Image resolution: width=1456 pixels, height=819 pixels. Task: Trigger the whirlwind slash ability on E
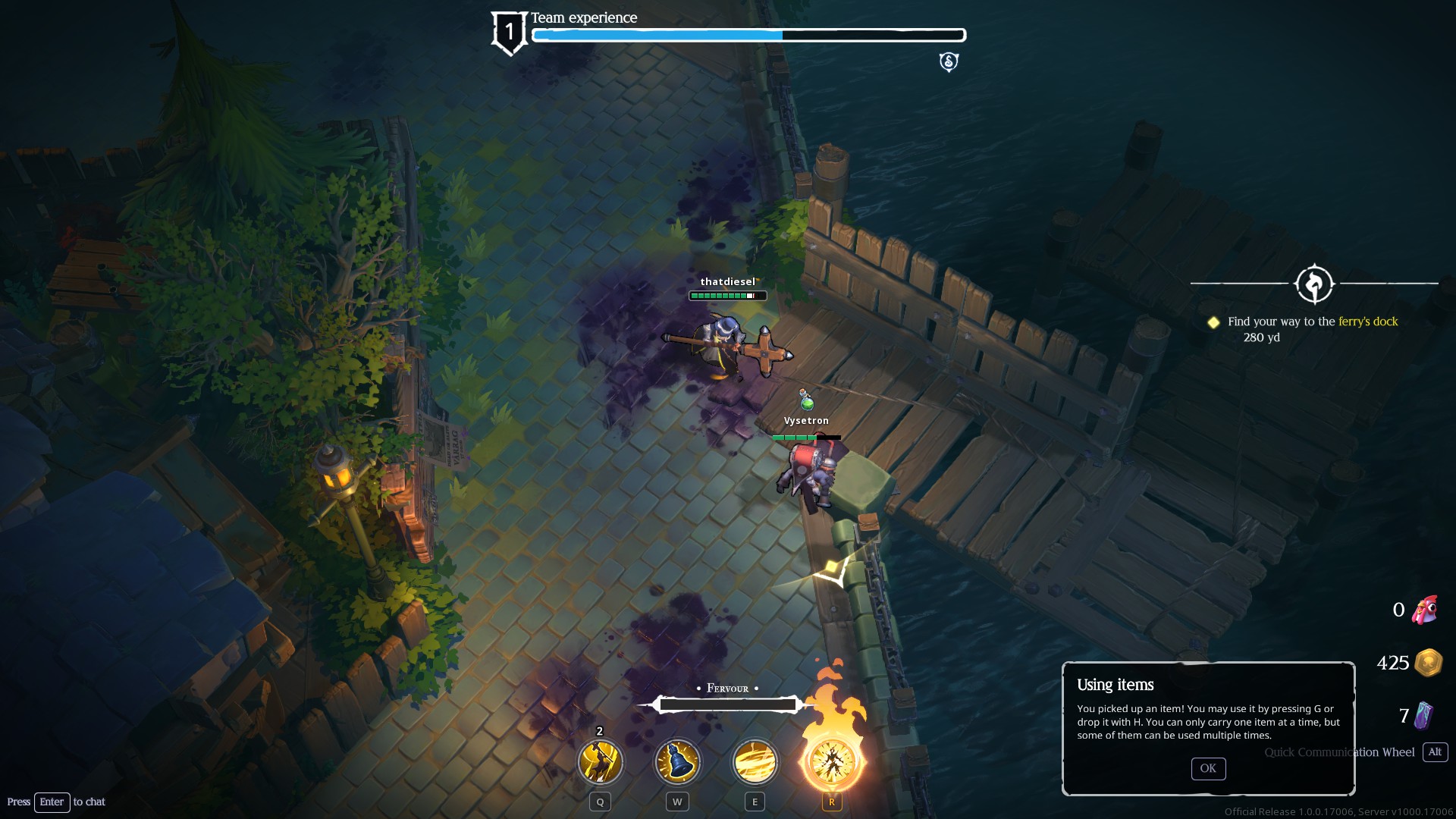click(754, 761)
